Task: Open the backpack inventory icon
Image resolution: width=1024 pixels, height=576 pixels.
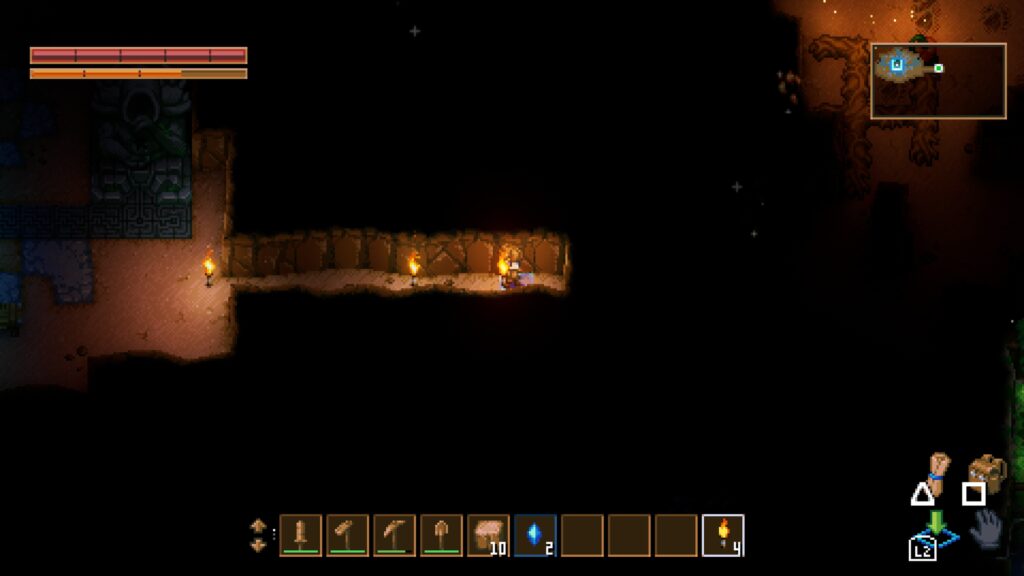Action: tap(987, 470)
